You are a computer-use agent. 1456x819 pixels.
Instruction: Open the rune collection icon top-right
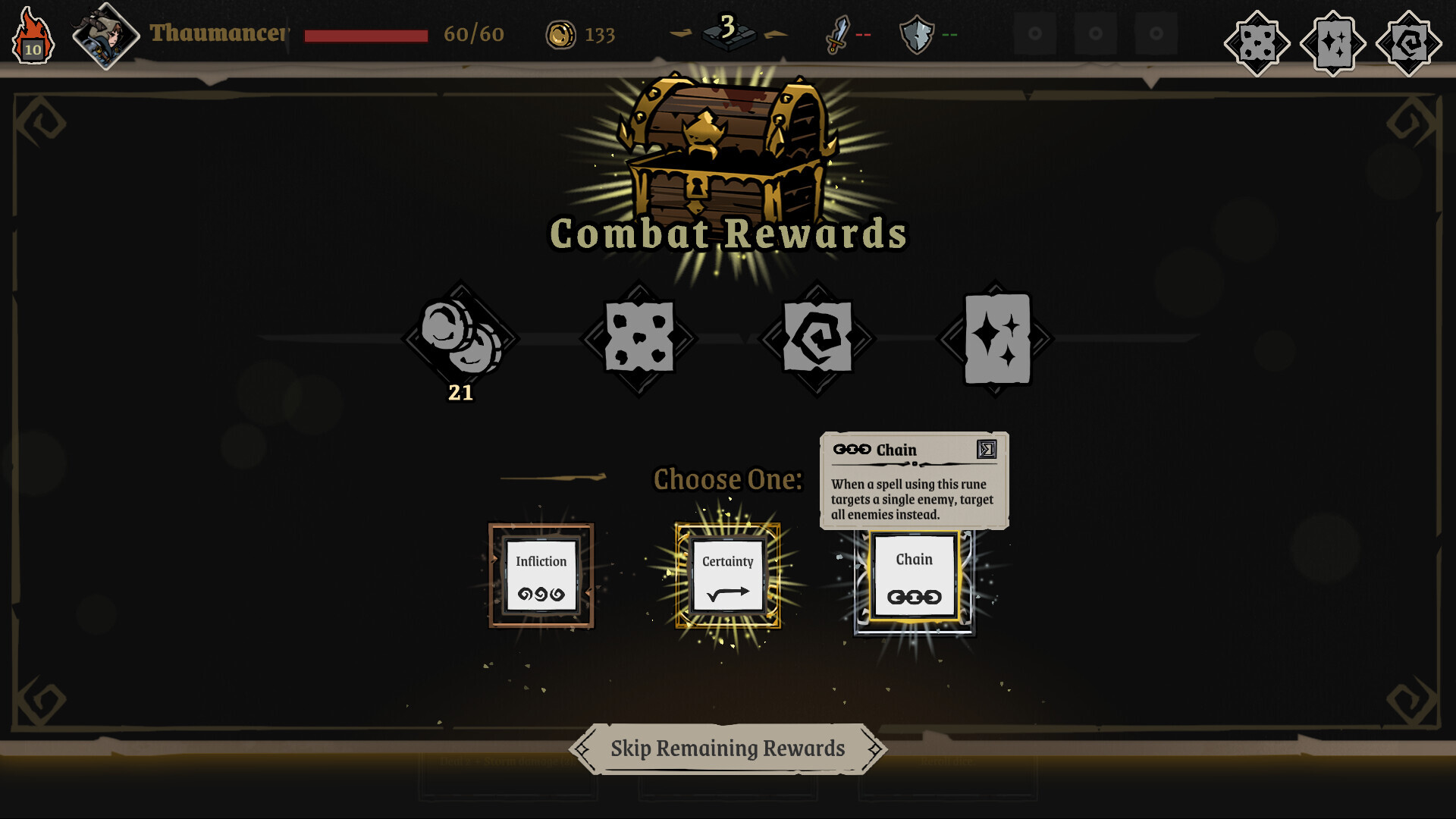(1408, 42)
